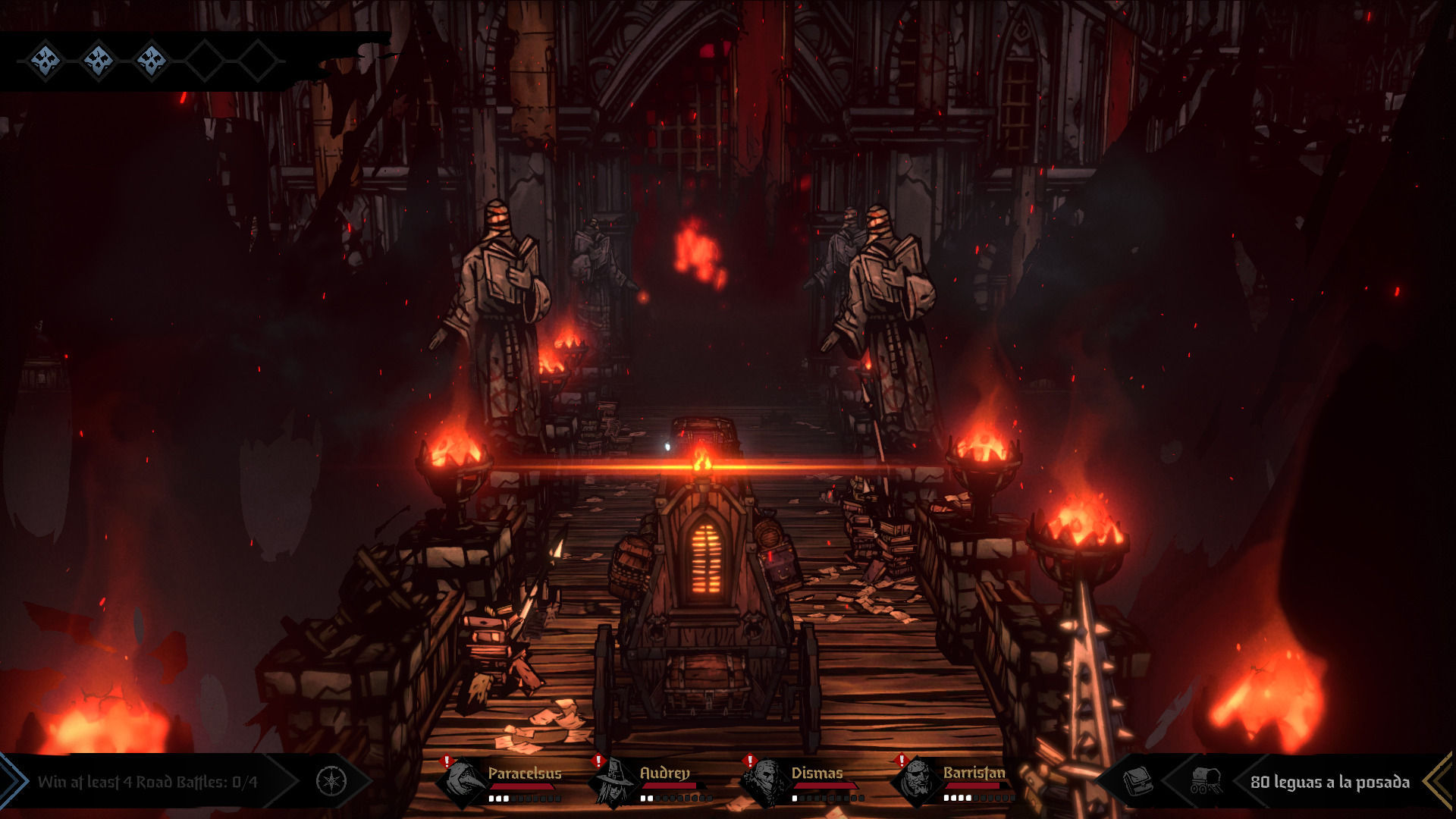The height and width of the screenshot is (819, 1456).
Task: Click the Win 4 Road Battles objective
Action: (148, 782)
